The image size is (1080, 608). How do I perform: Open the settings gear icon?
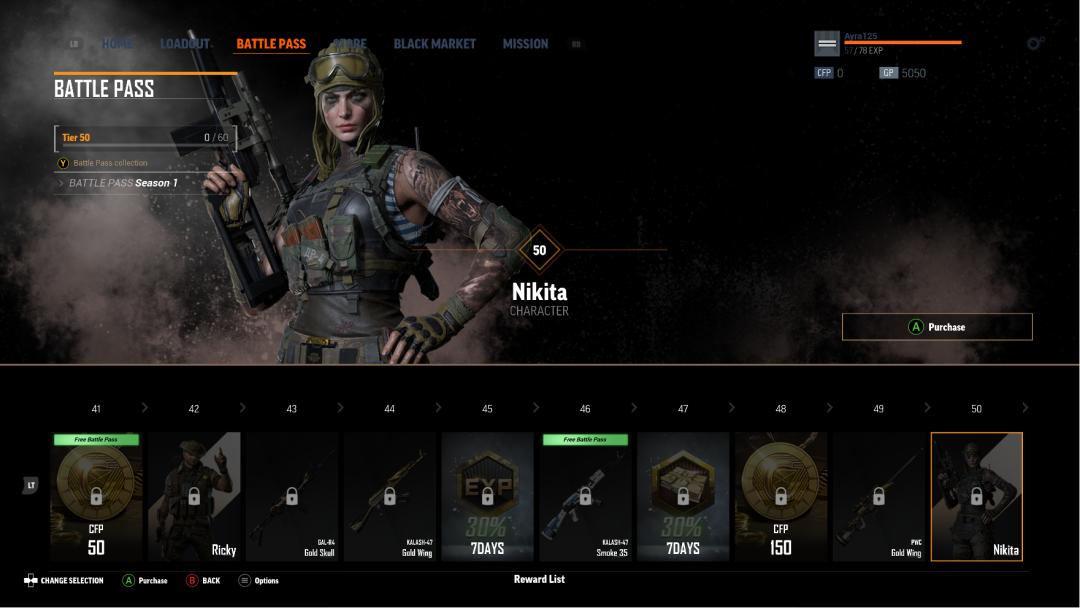coord(1035,44)
